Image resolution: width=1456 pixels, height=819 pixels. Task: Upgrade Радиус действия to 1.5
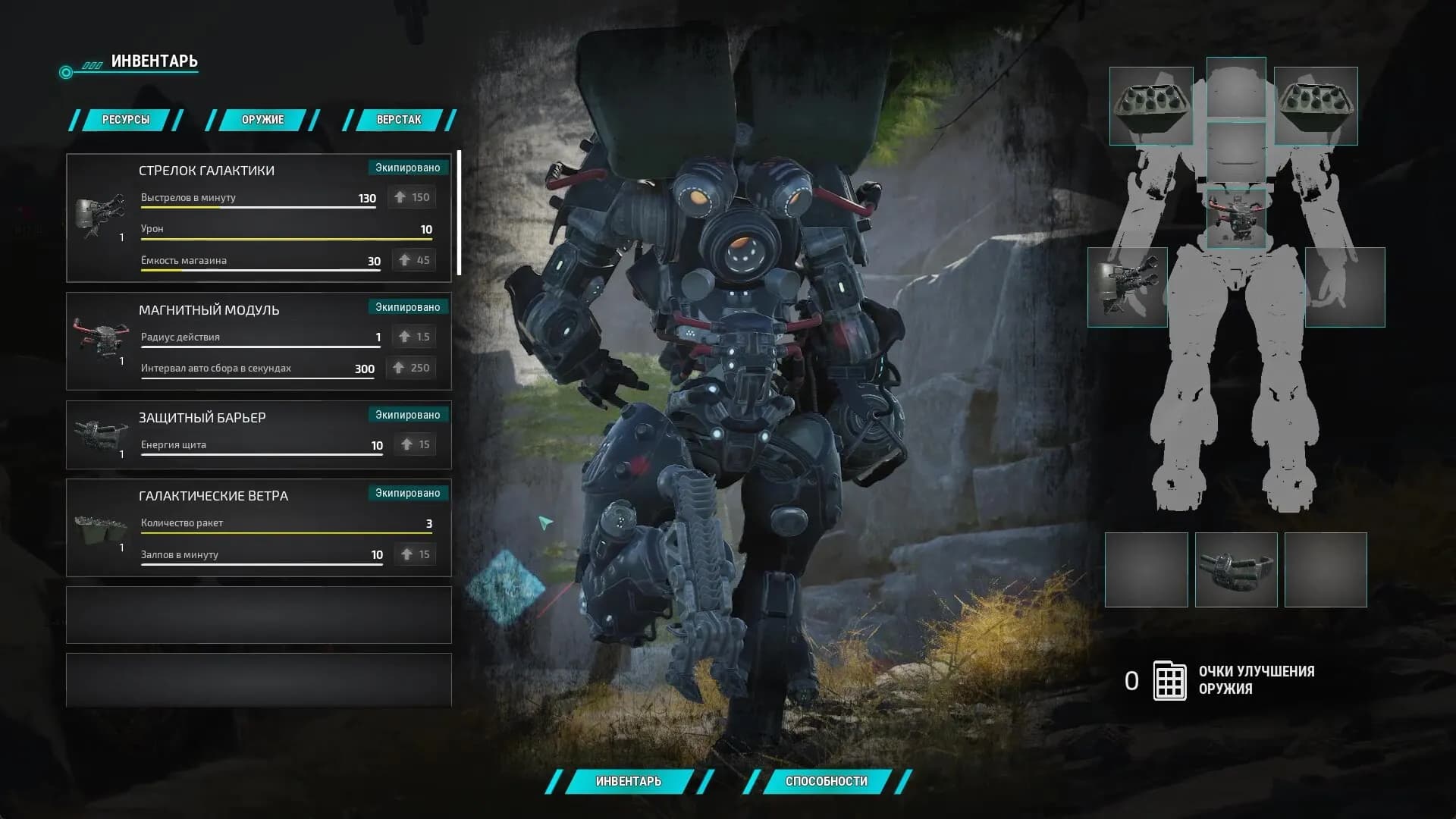coord(414,337)
